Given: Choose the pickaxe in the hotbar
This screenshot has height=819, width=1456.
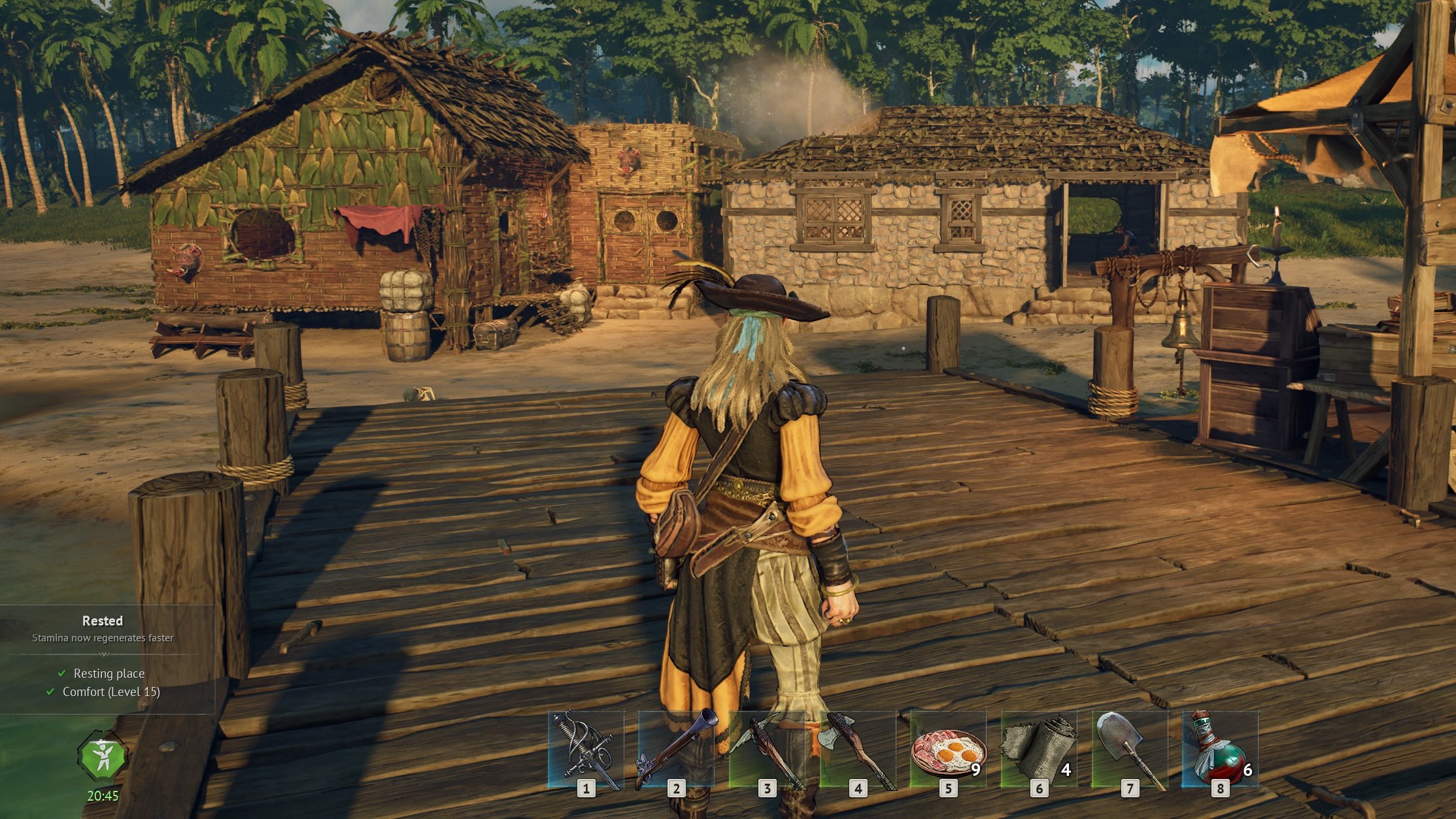Looking at the screenshot, I should (x=767, y=750).
